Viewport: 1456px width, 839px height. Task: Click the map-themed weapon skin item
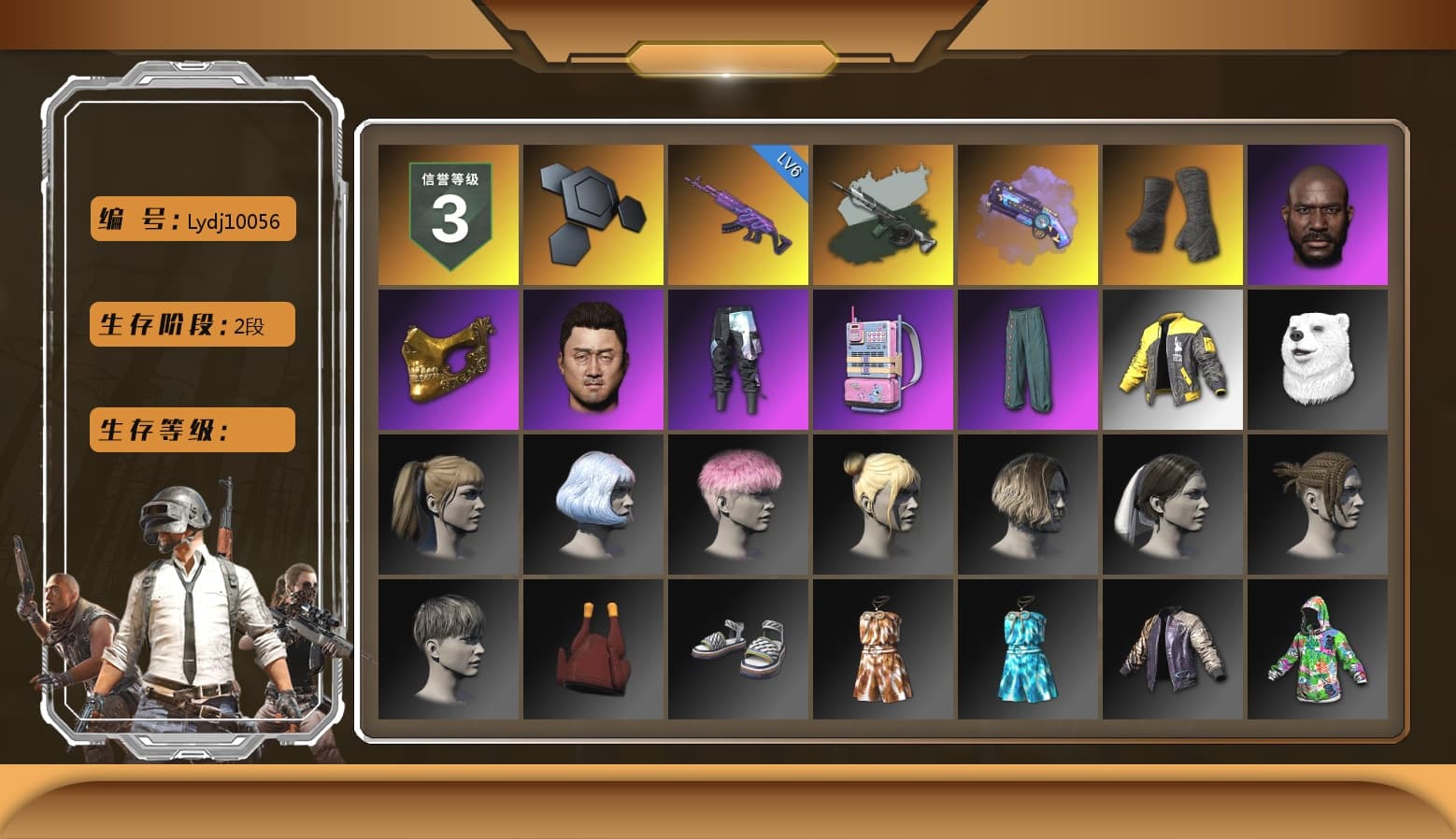pyautogui.click(x=883, y=213)
